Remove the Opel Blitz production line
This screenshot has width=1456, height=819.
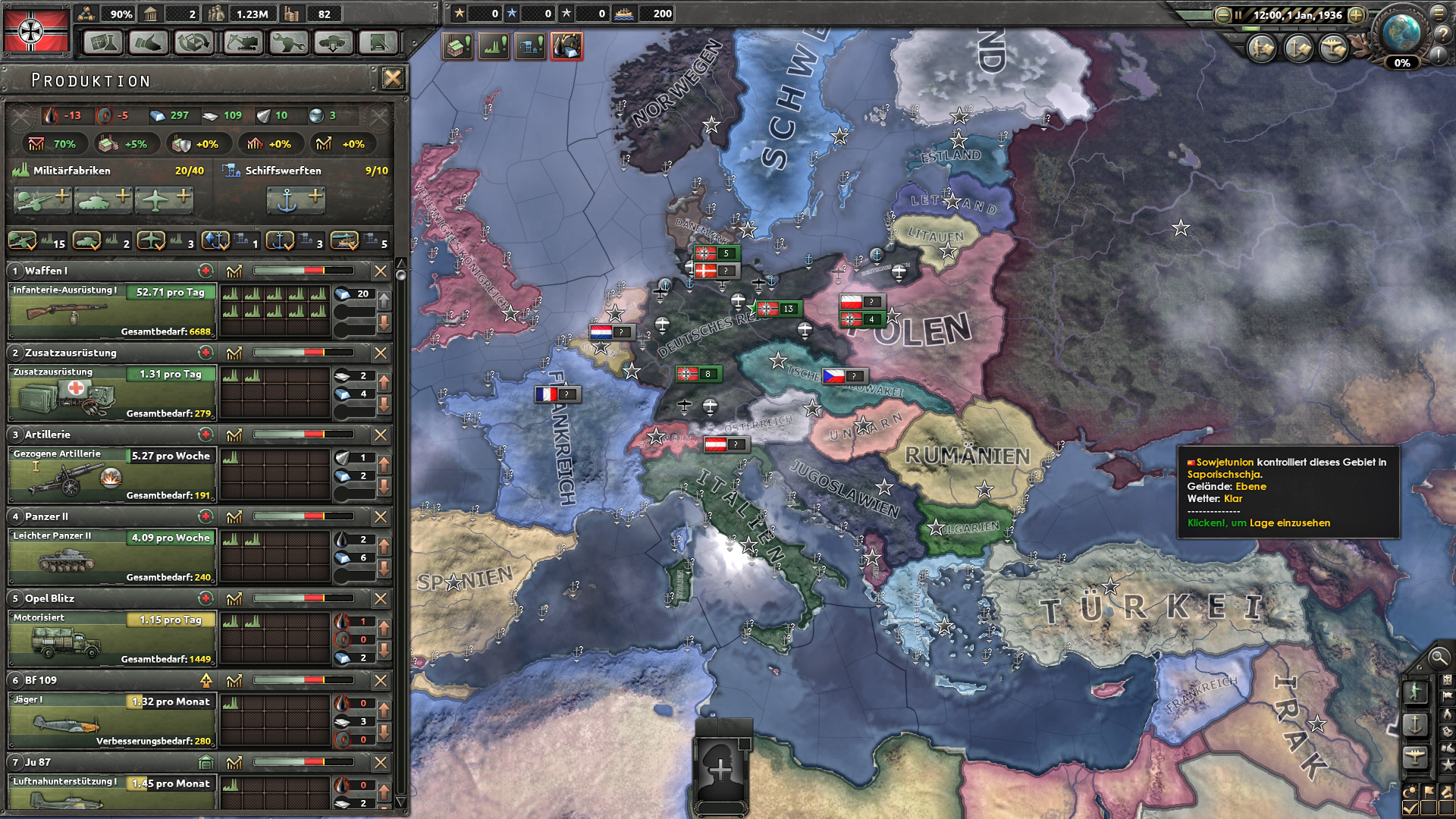point(381,598)
